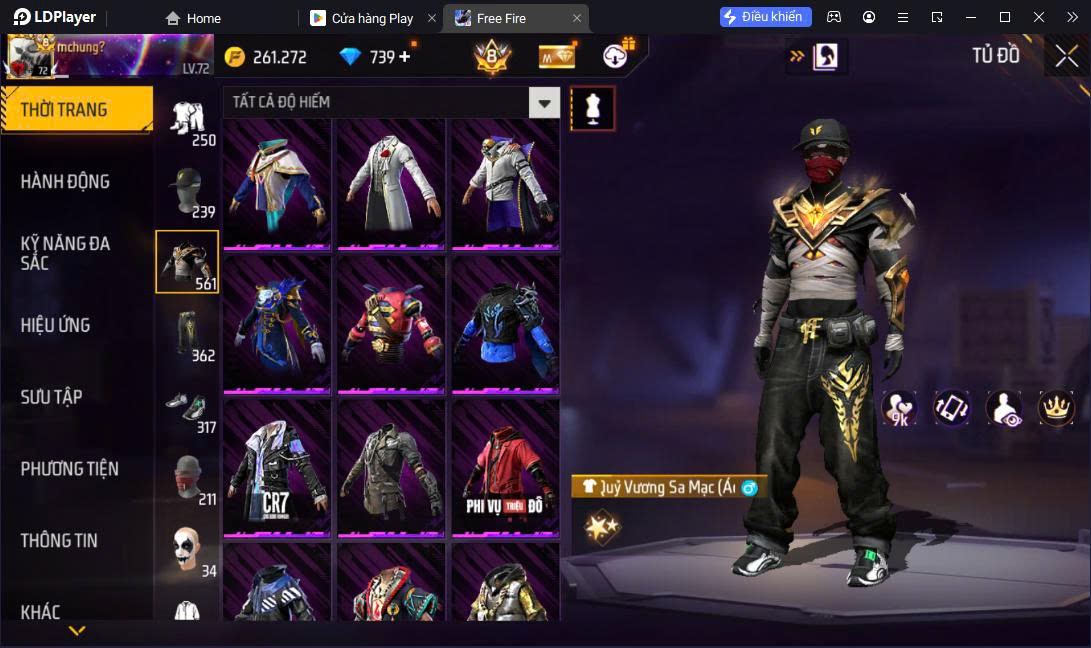Go to the SƯU TẬP tab
Viewport: 1091px width, 648px height.
click(52, 397)
